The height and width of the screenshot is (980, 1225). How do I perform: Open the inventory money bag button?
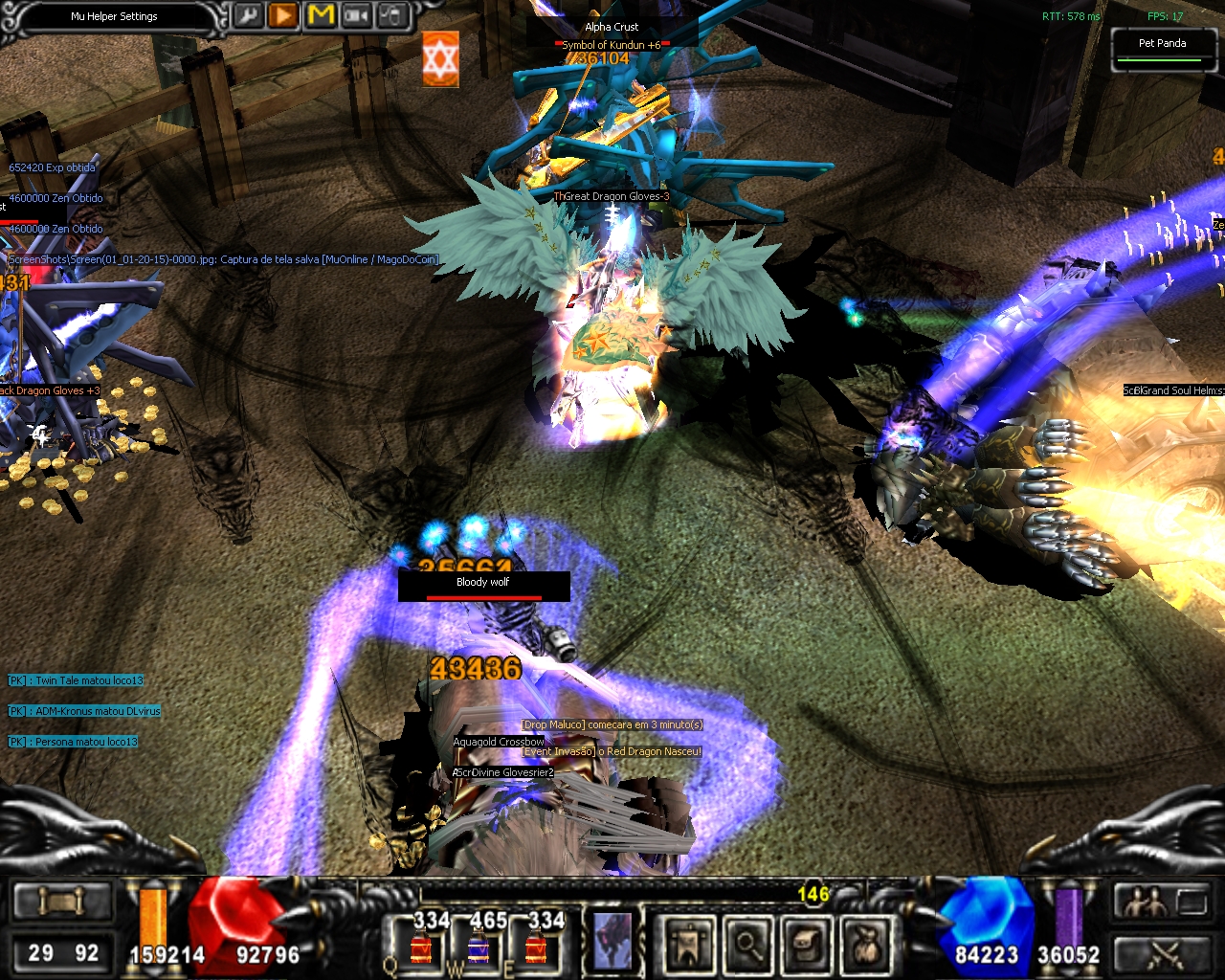[867, 943]
